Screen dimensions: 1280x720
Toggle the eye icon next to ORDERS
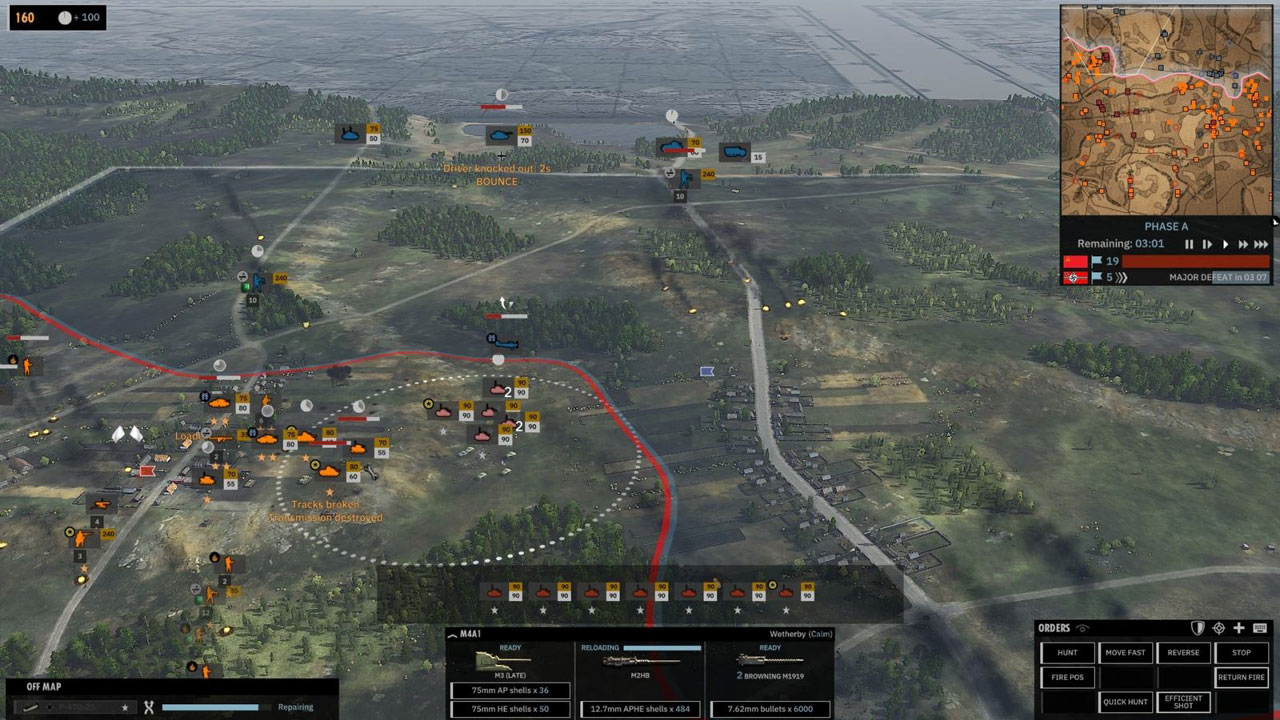(1083, 628)
